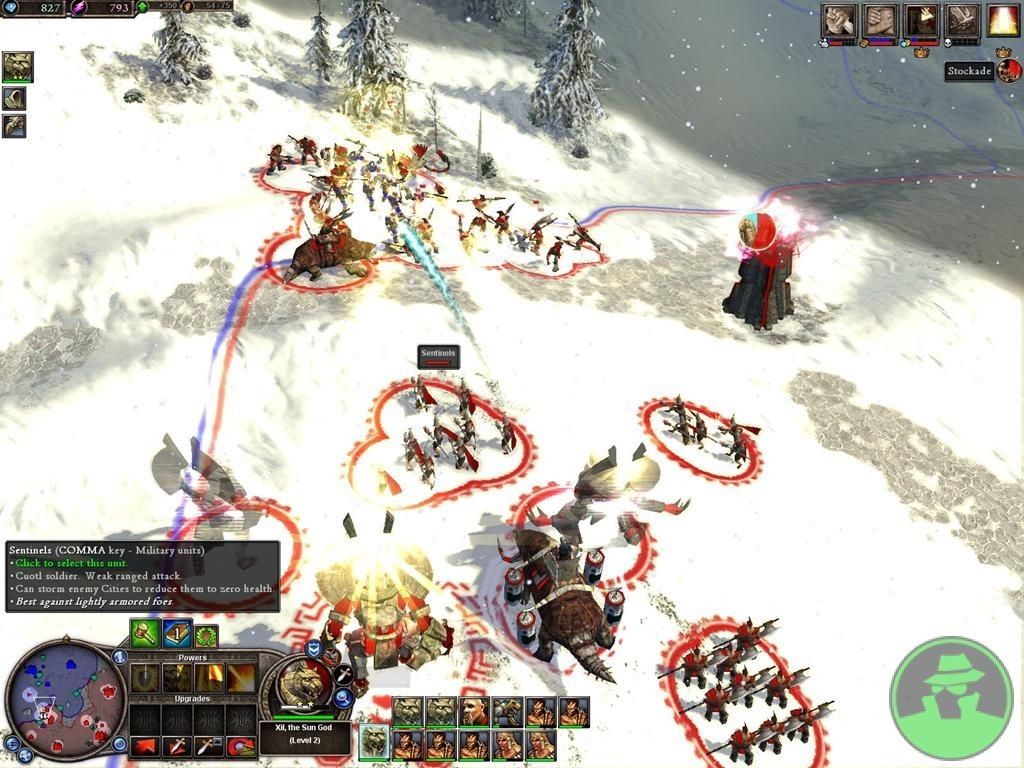Click the green spy overlay badge

coord(951,697)
